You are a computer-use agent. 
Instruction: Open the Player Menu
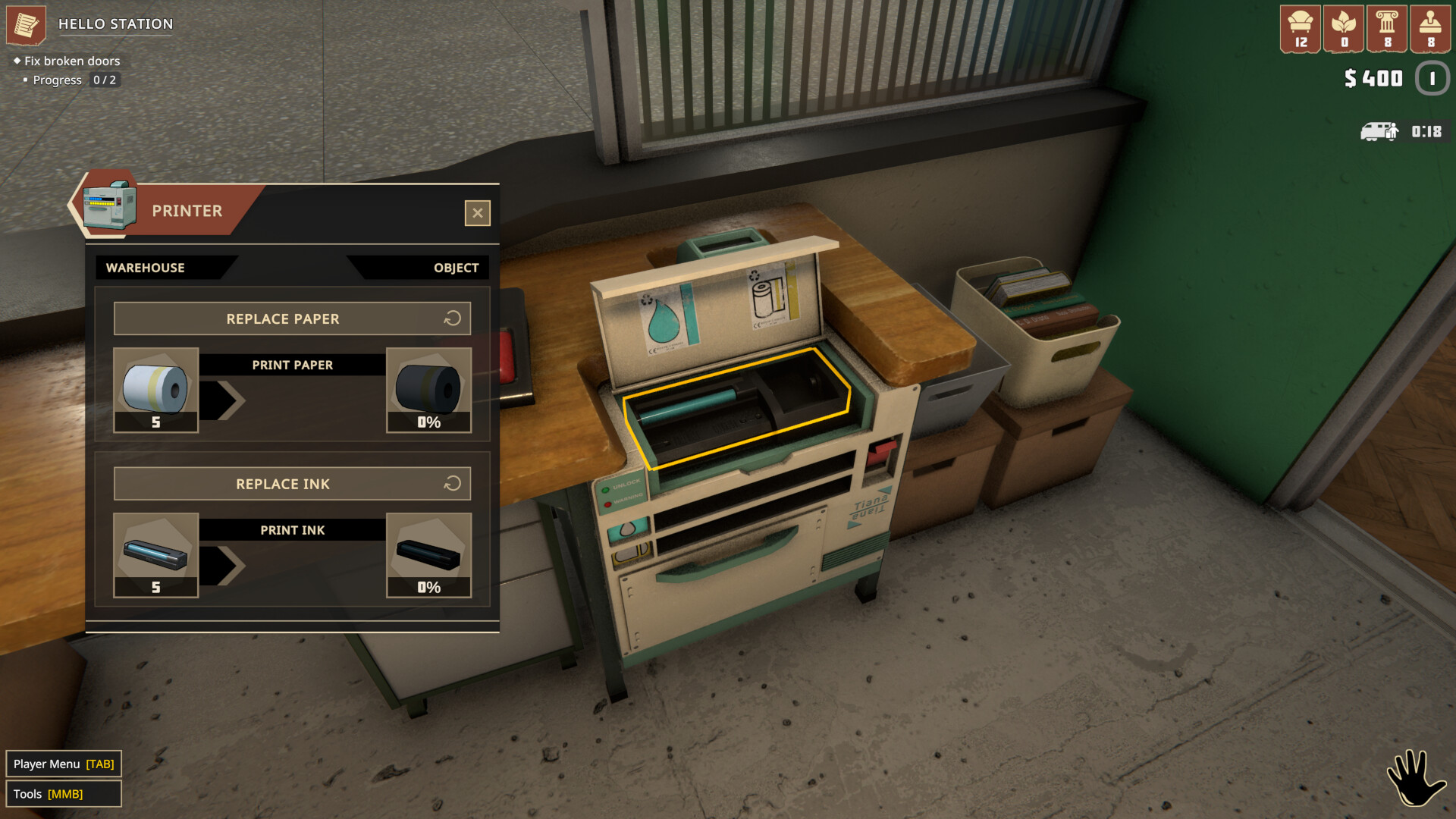coord(64,764)
